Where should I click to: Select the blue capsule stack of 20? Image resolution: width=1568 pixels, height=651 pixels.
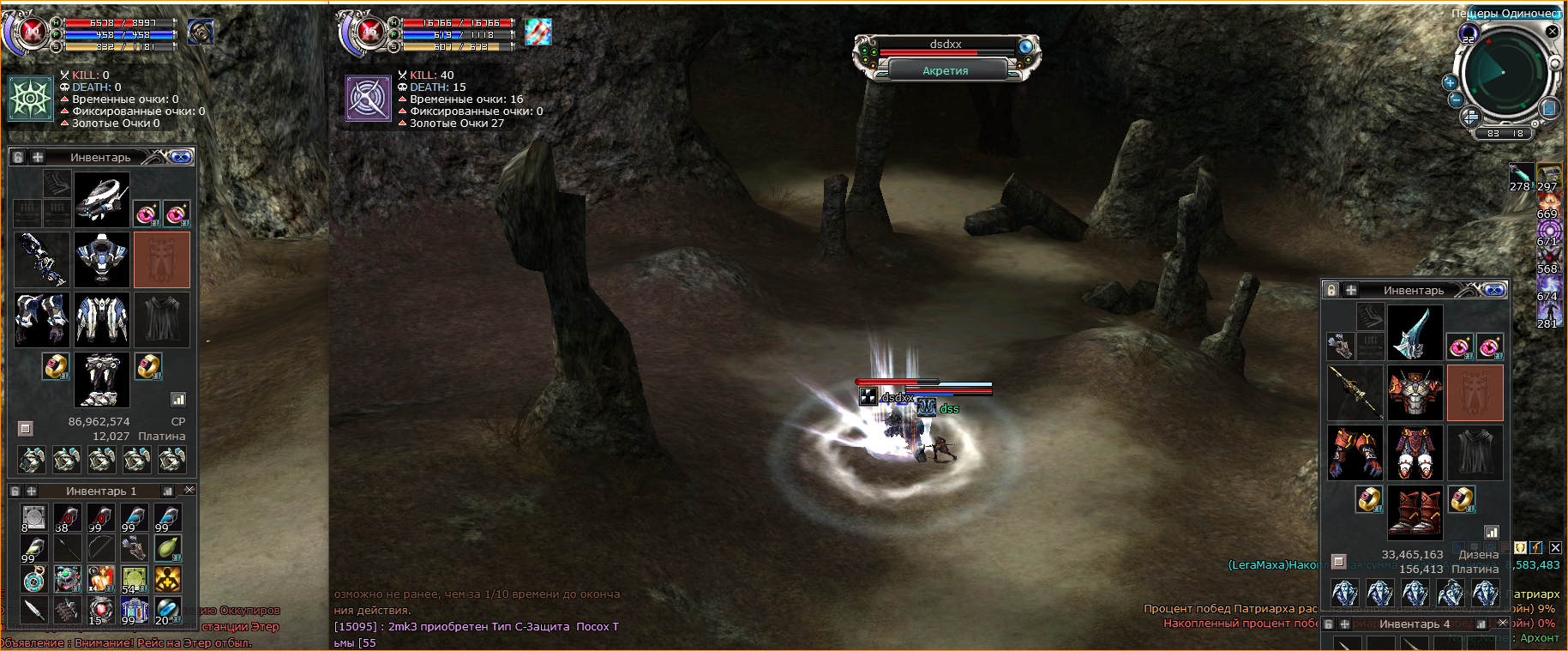(167, 611)
